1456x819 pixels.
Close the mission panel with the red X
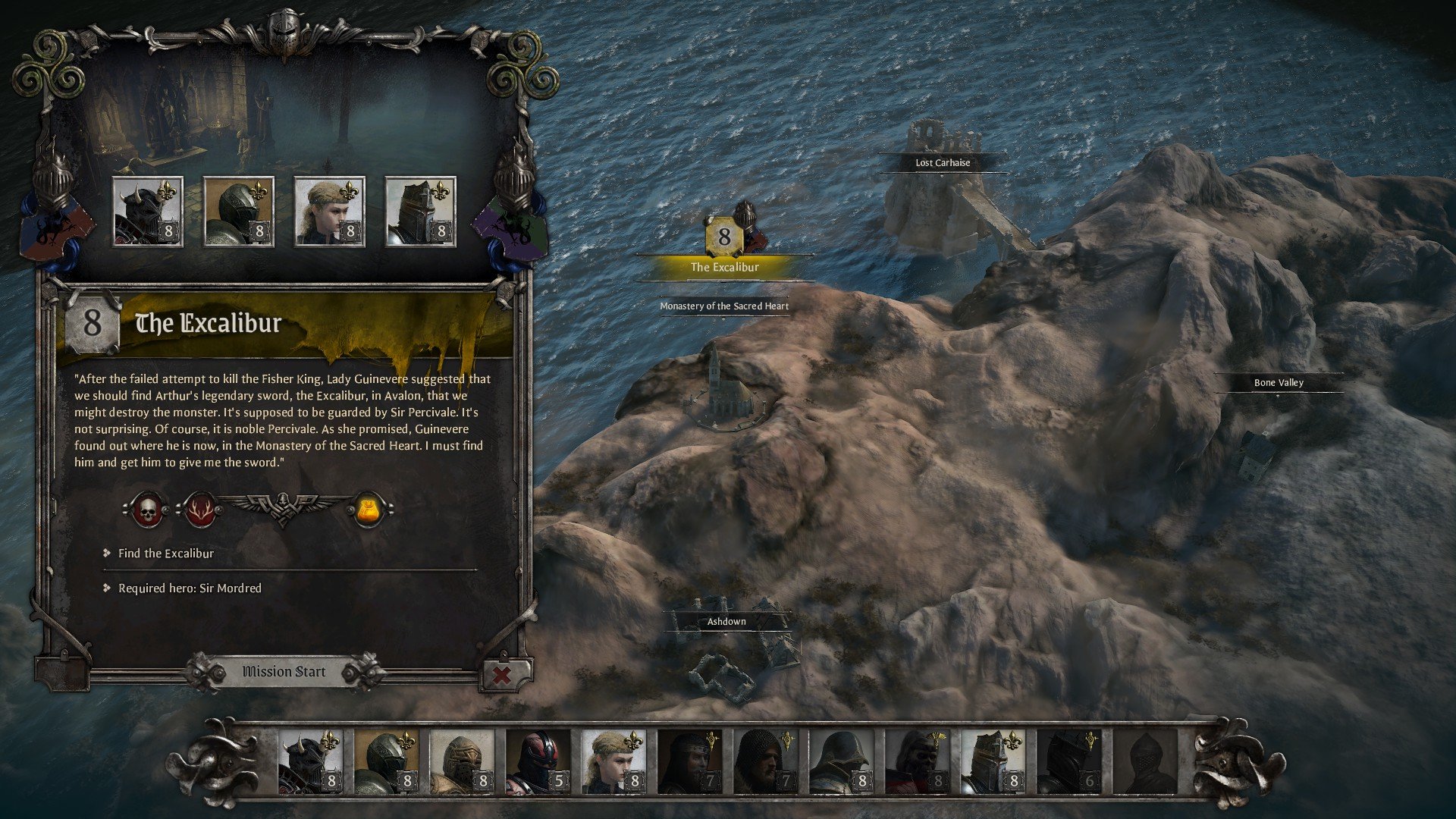click(x=501, y=674)
